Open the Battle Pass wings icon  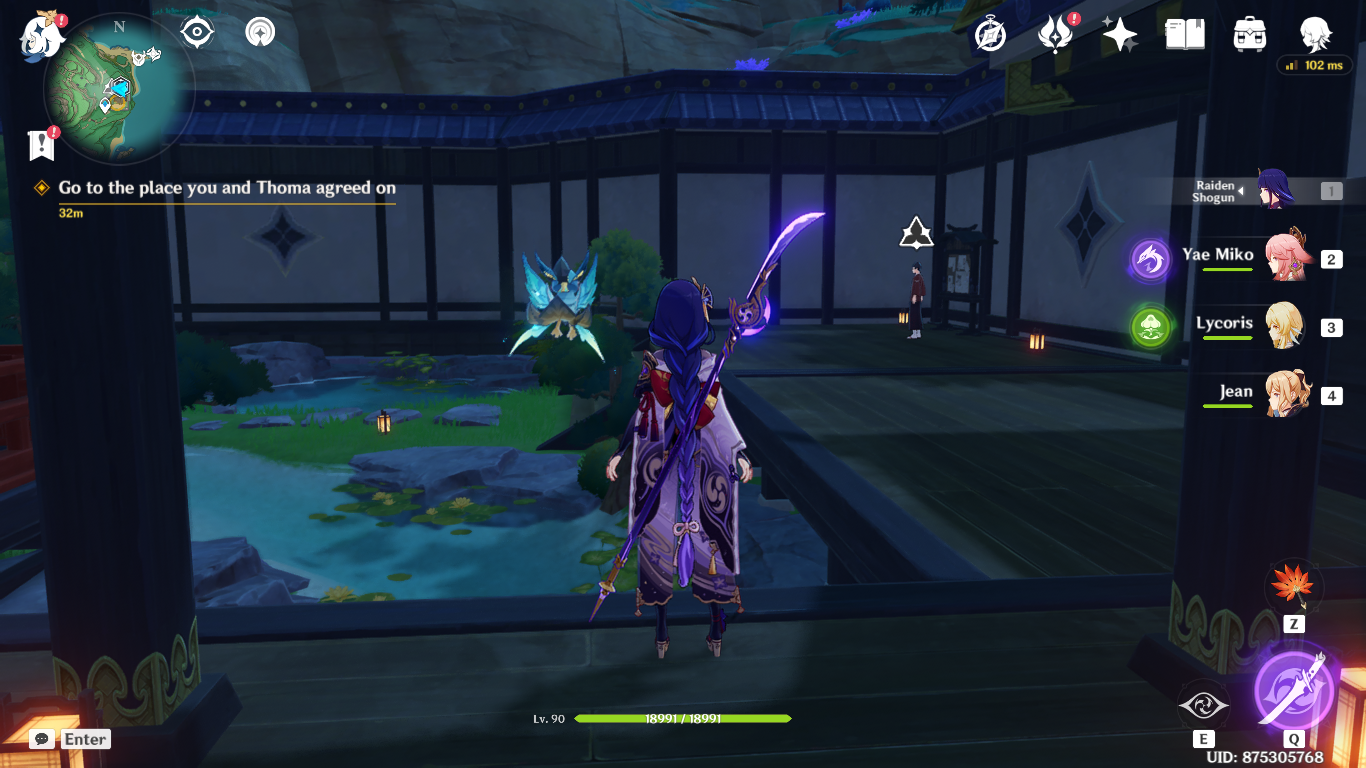click(1056, 32)
